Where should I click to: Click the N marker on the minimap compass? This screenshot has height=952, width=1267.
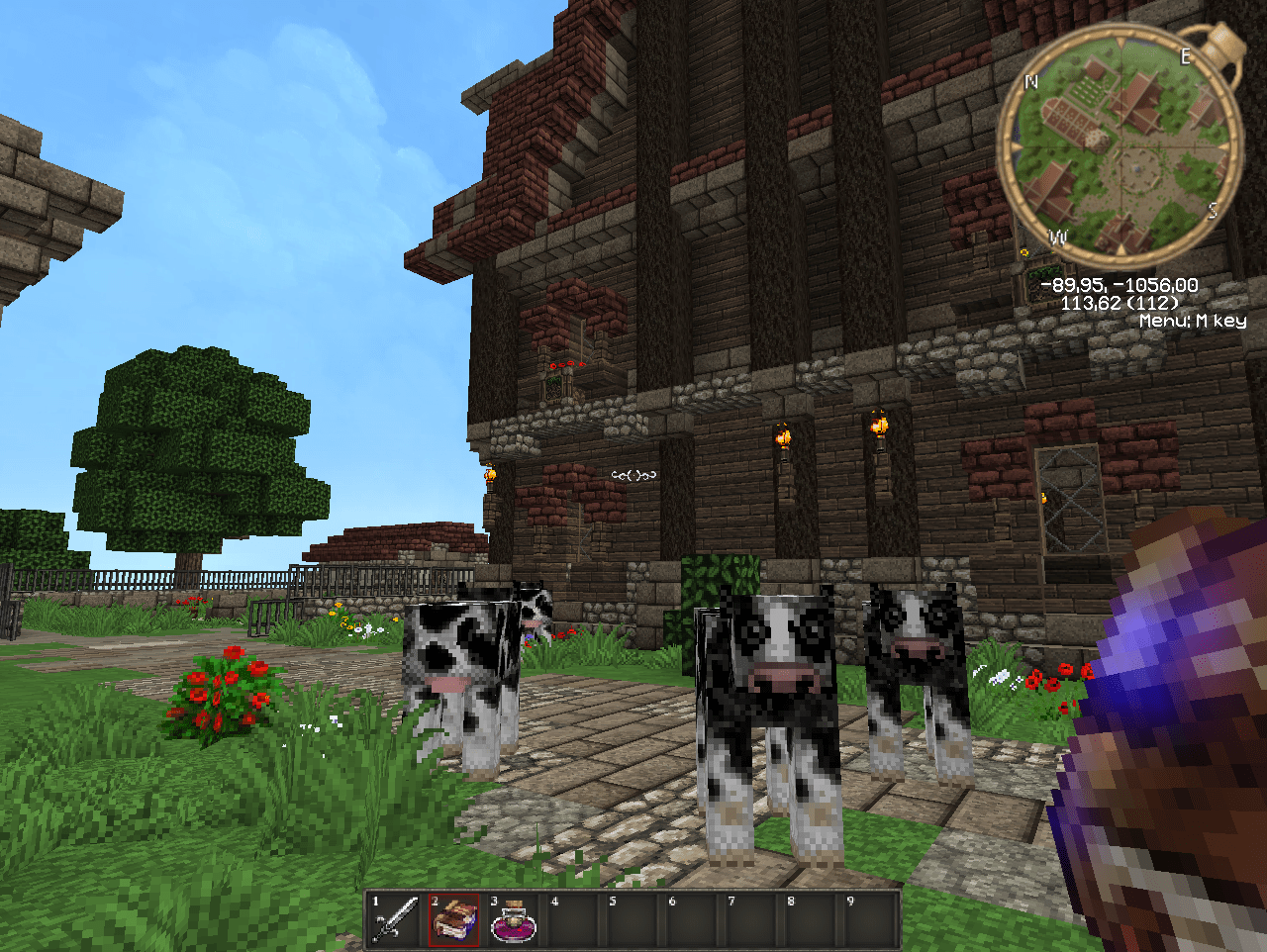(x=1030, y=81)
